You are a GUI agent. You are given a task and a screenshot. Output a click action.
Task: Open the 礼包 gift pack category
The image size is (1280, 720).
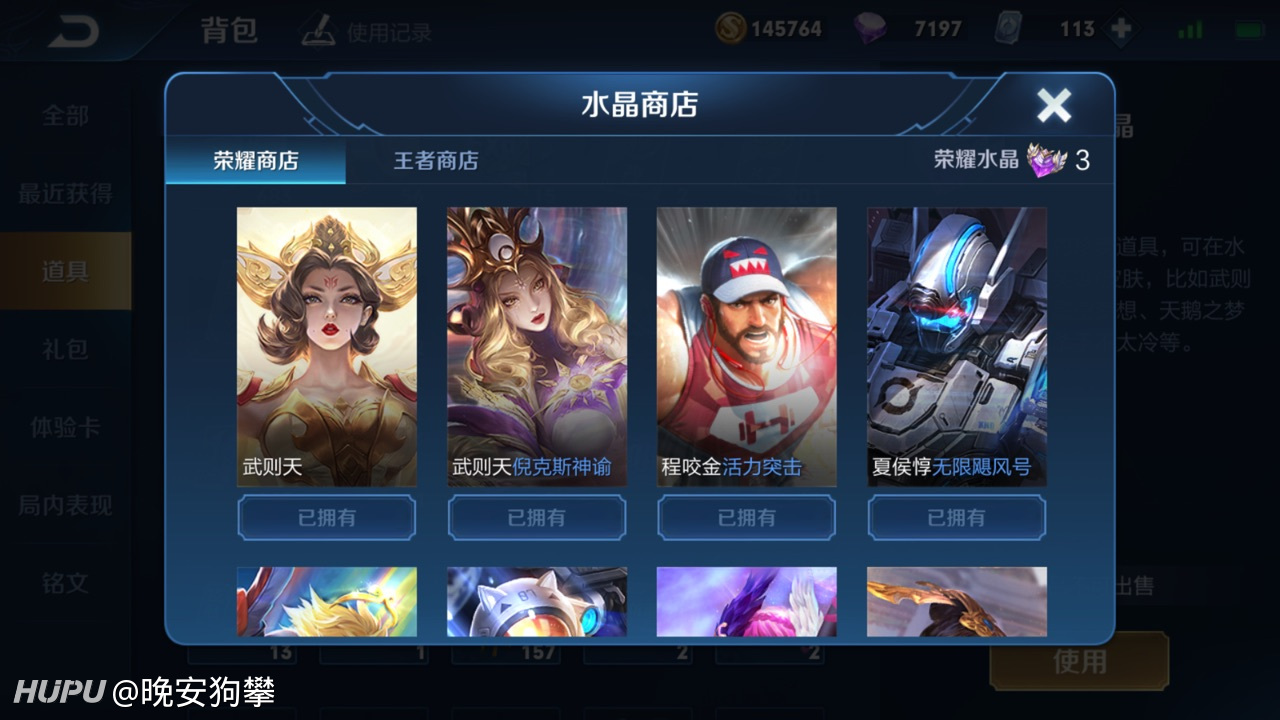pos(65,349)
